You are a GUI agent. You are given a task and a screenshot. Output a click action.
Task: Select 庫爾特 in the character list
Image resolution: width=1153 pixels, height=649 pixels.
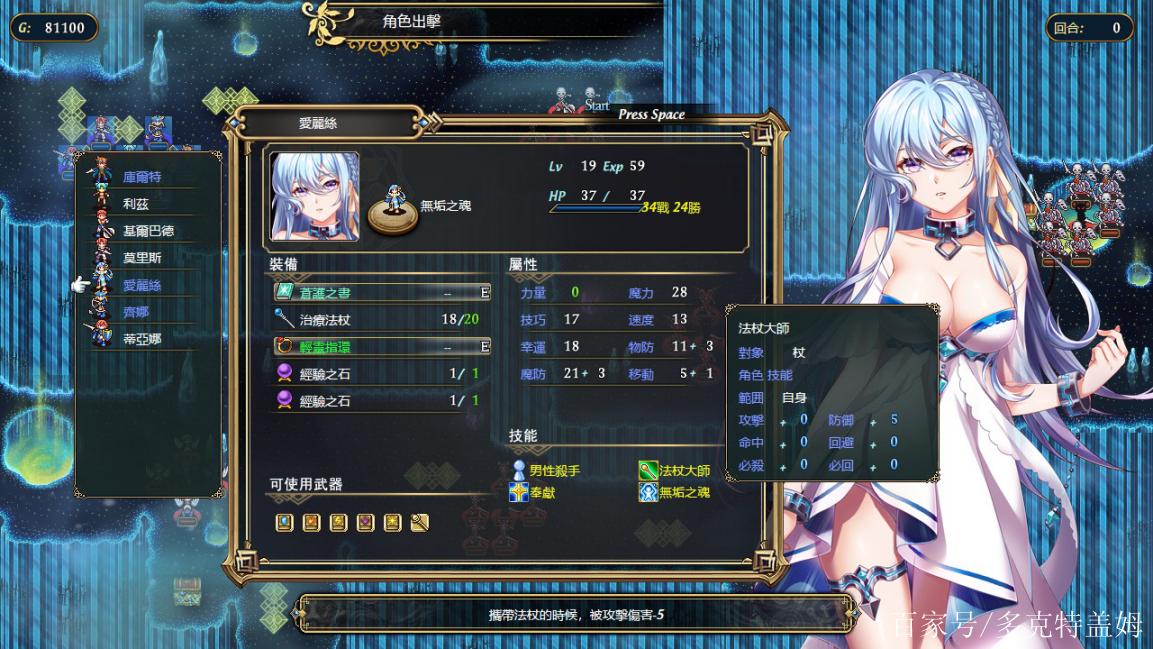pos(142,177)
